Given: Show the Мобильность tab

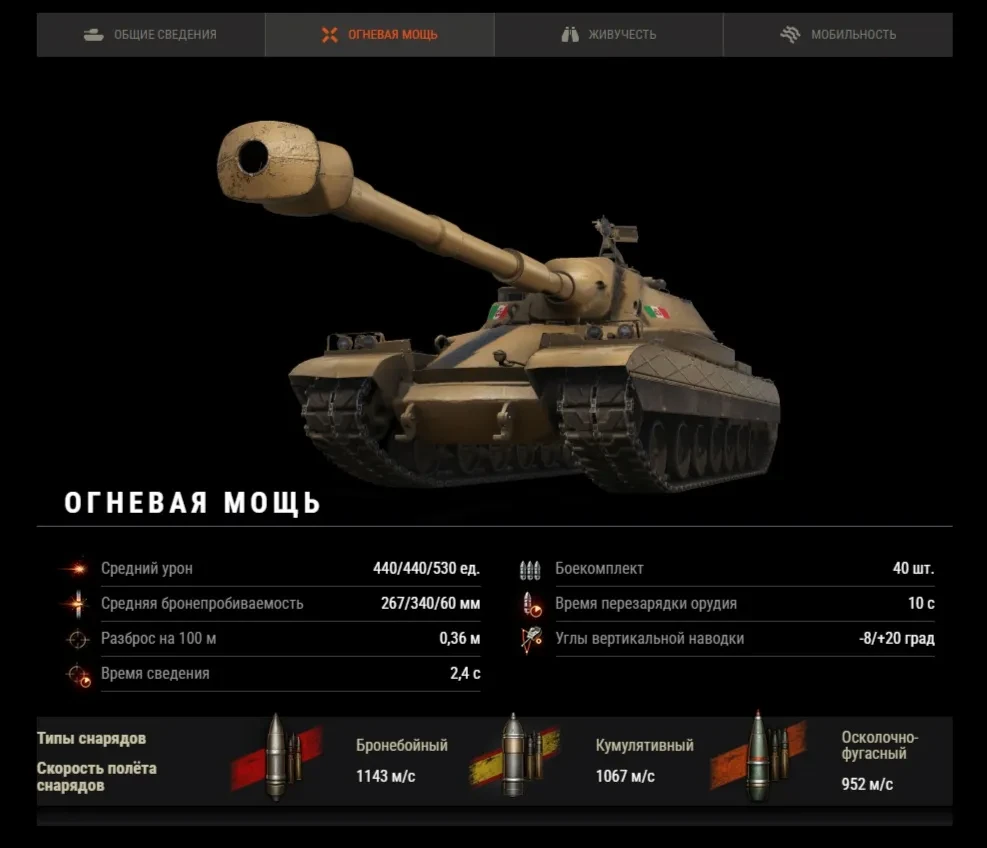Looking at the screenshot, I should (838, 35).
